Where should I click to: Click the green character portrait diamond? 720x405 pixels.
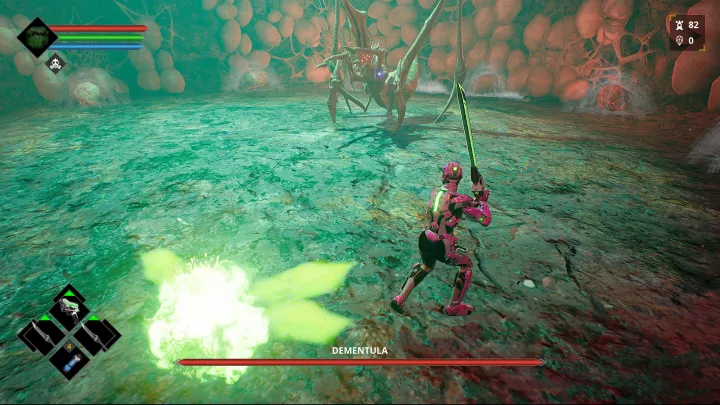coord(37,37)
